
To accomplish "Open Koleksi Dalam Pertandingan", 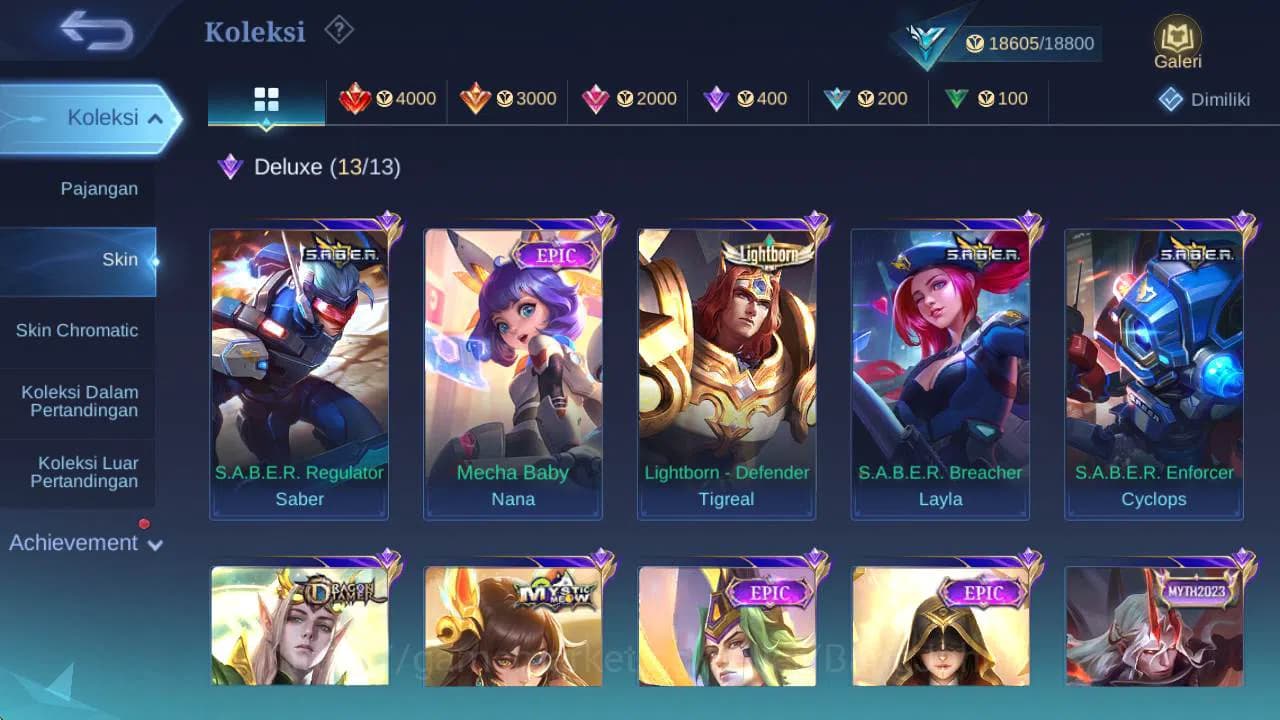I will pyautogui.click(x=83, y=401).
